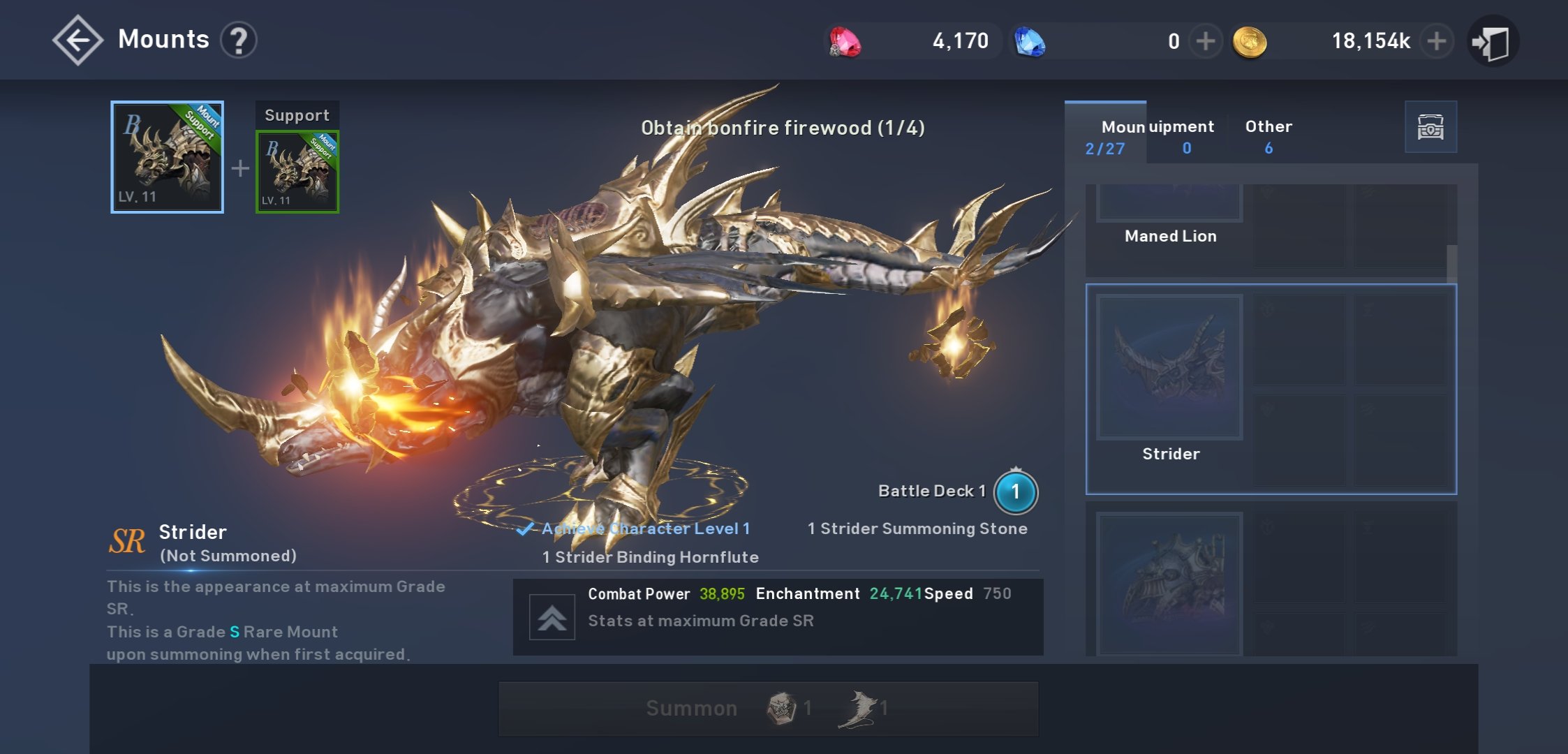Switch to the Mount tab
The height and width of the screenshot is (754, 1568).
pos(1105,136)
